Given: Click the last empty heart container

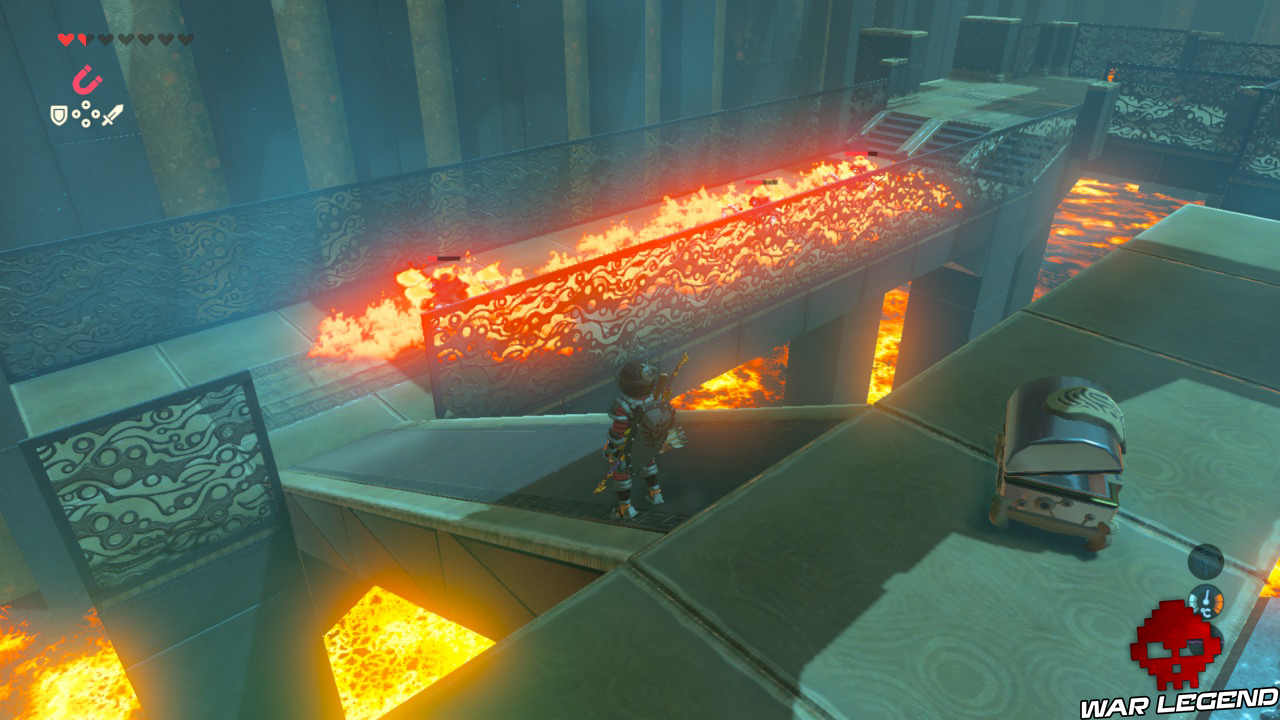Looking at the screenshot, I should tap(186, 37).
